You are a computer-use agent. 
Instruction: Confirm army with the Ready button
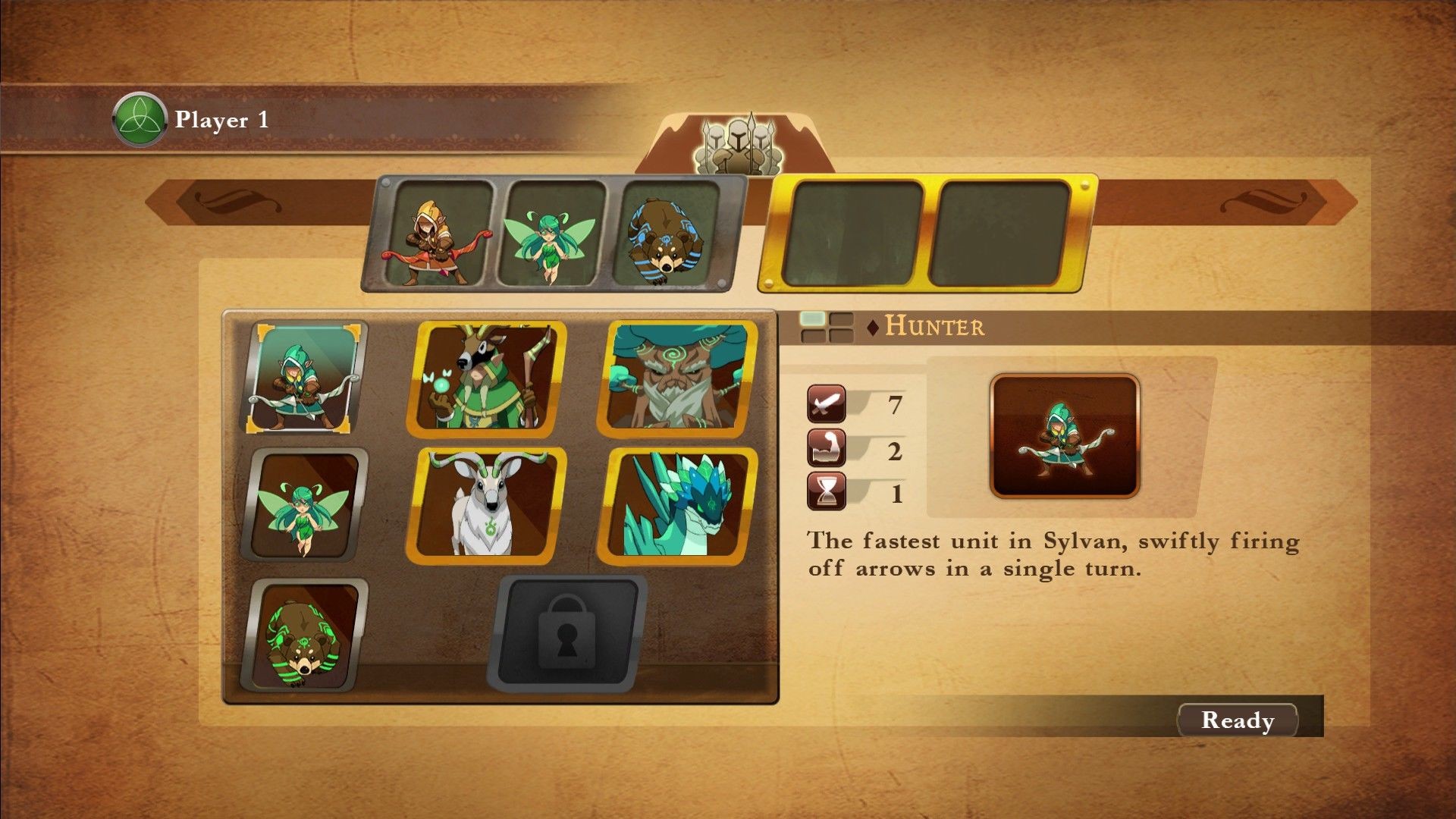(1237, 720)
